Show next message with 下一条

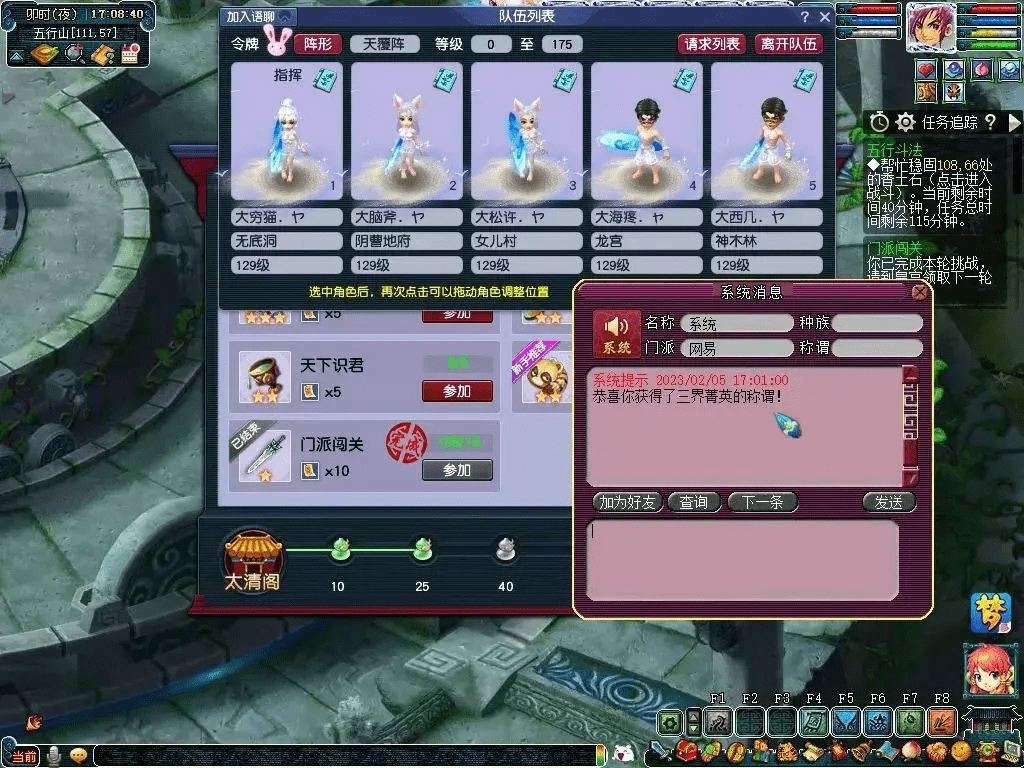click(x=762, y=502)
